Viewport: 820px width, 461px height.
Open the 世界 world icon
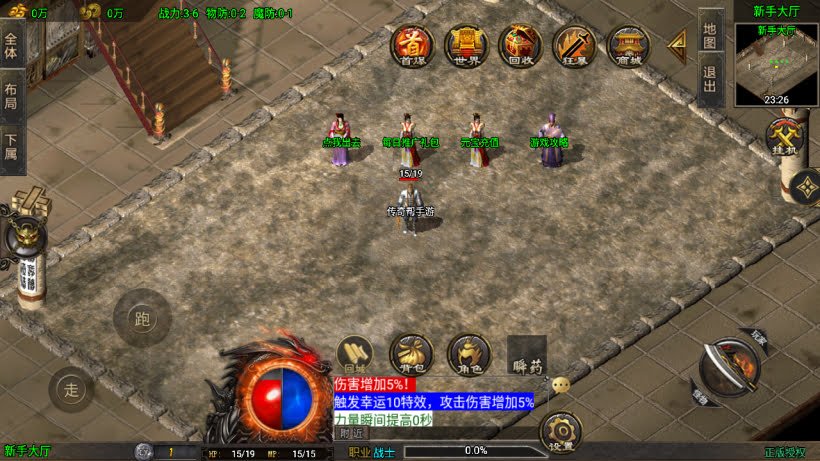click(x=466, y=46)
